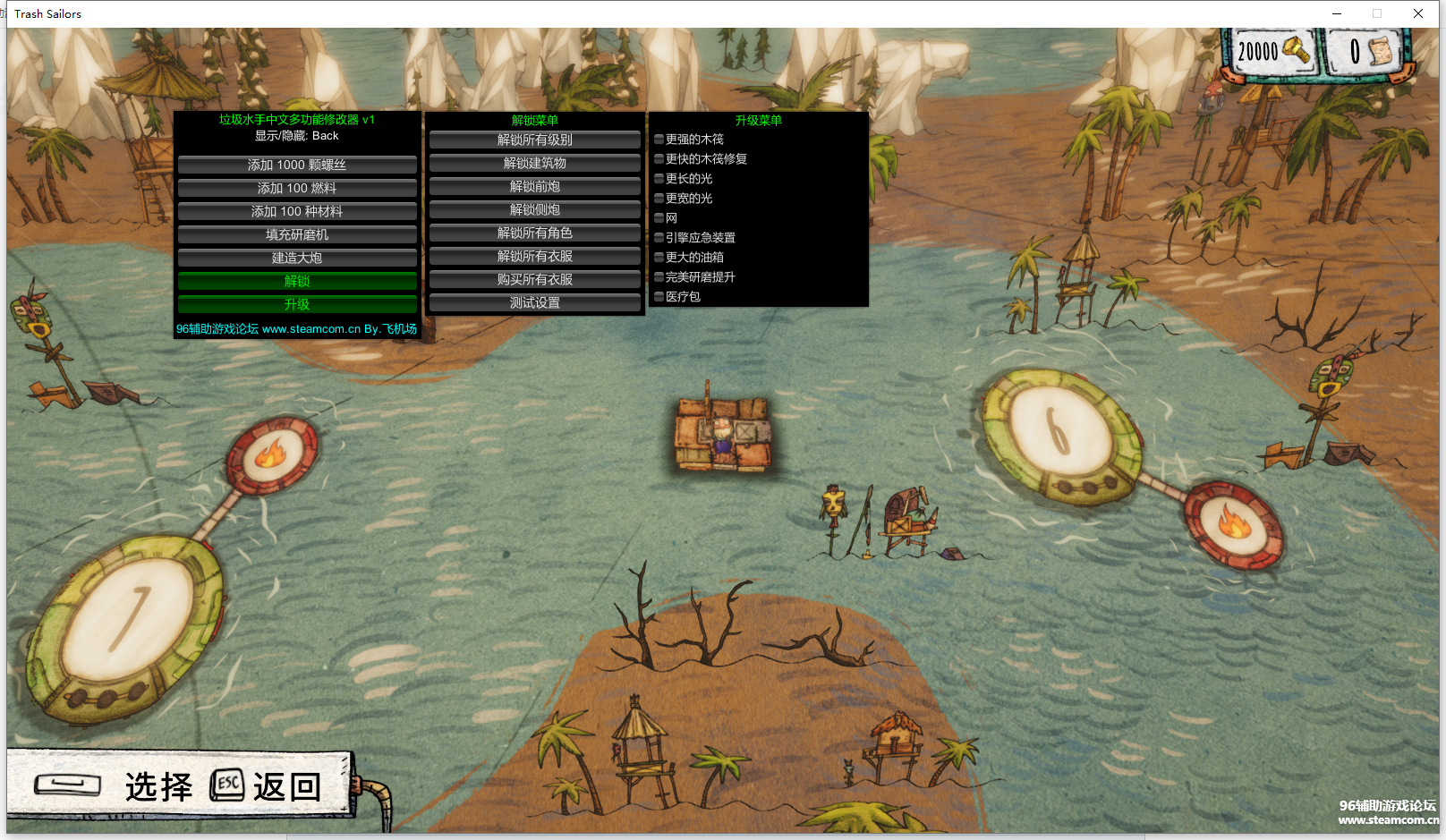Choose the 建造大炮 button
This screenshot has height=840, width=1446.
(297, 259)
